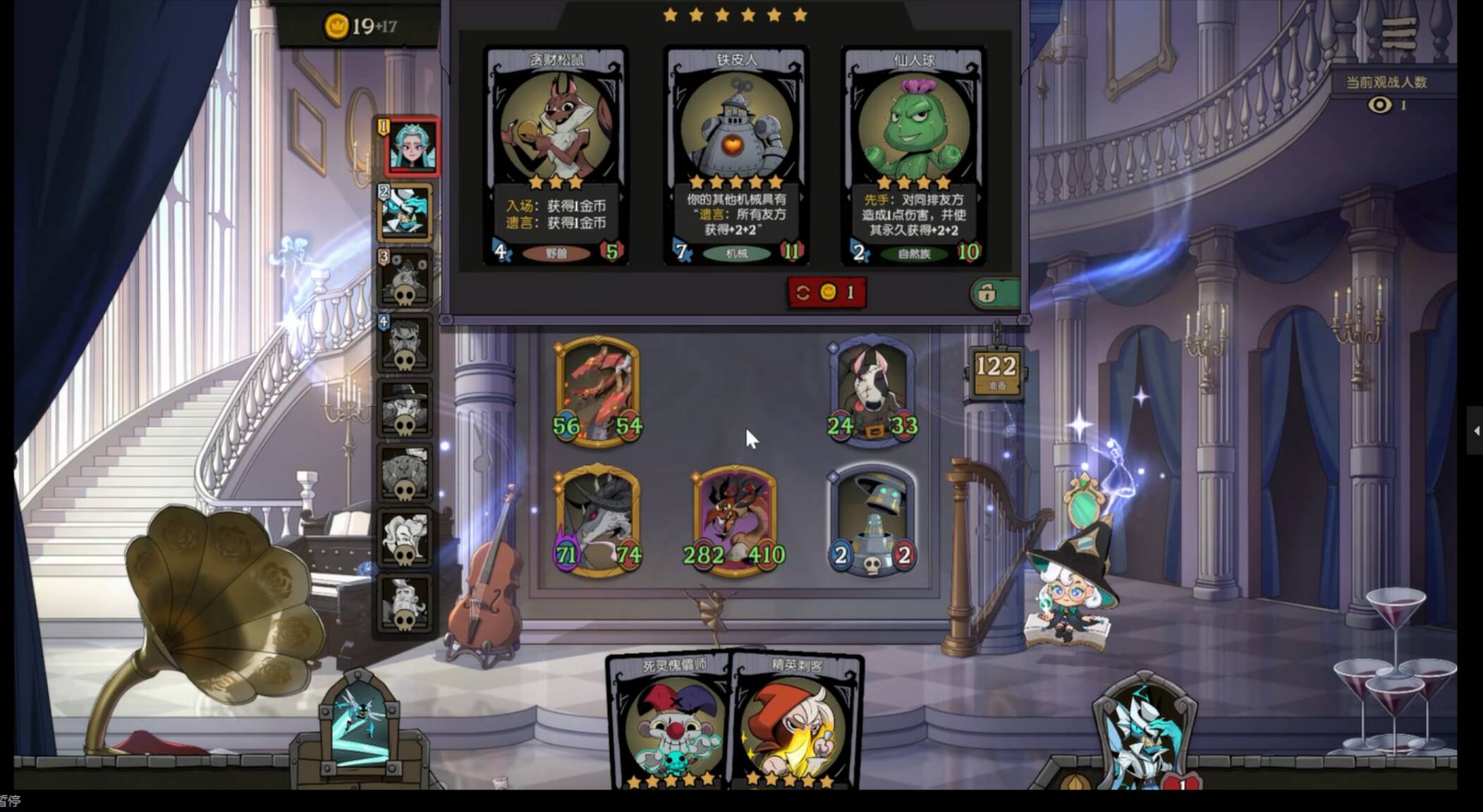The image size is (1483, 812).
Task: Pick the 282/410 horned dragon minion
Action: point(734,522)
